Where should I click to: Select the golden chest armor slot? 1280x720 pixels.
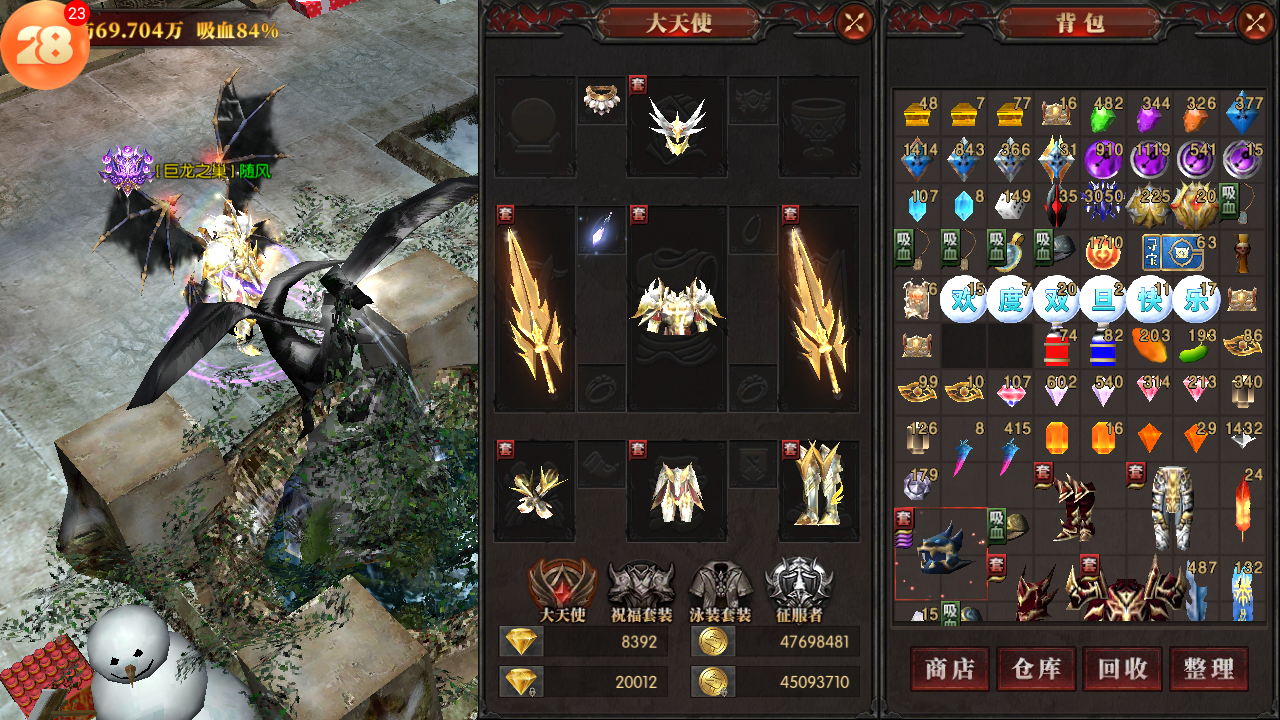(x=677, y=307)
